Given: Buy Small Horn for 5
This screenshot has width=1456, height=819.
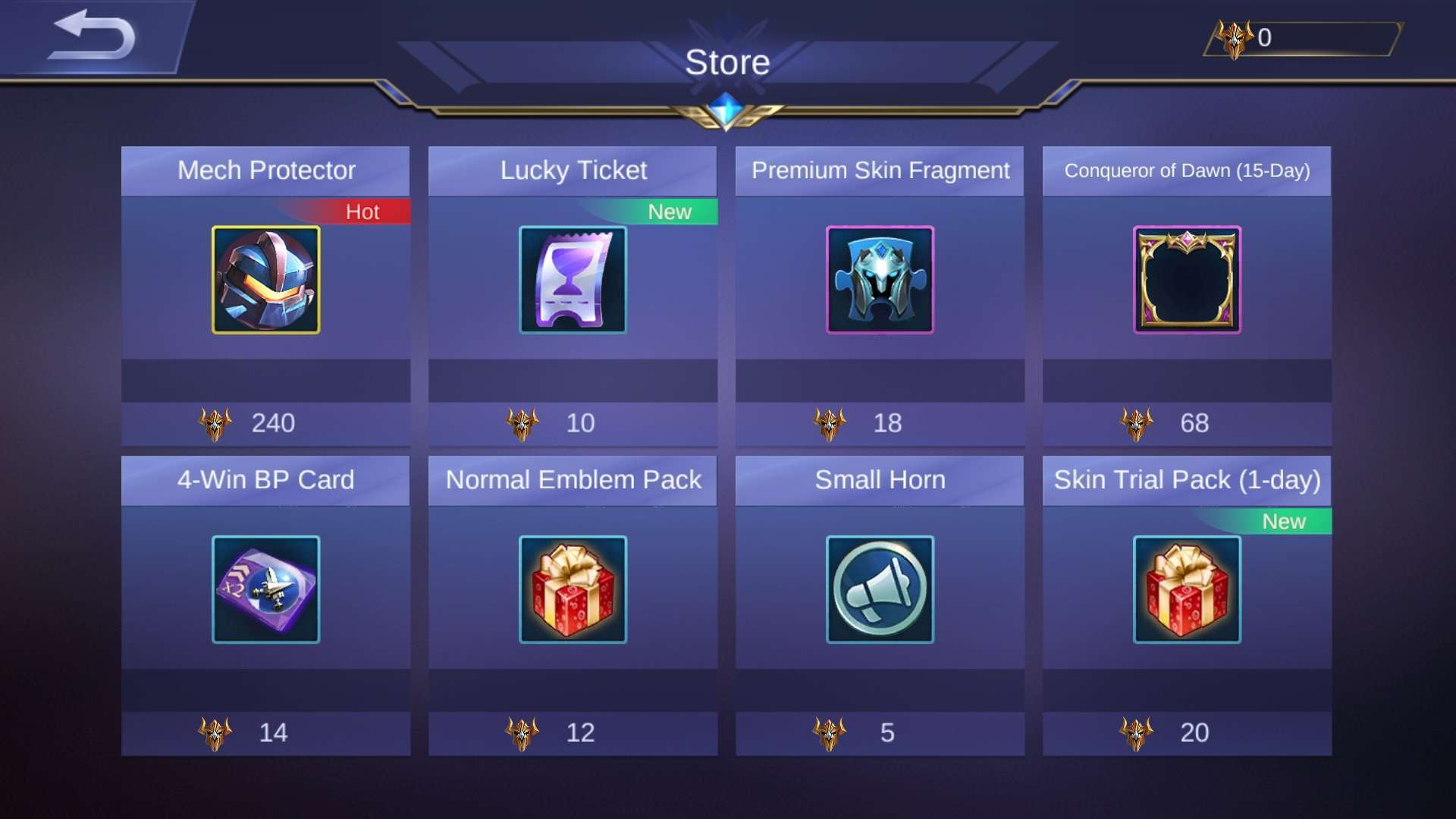Looking at the screenshot, I should click(x=880, y=733).
